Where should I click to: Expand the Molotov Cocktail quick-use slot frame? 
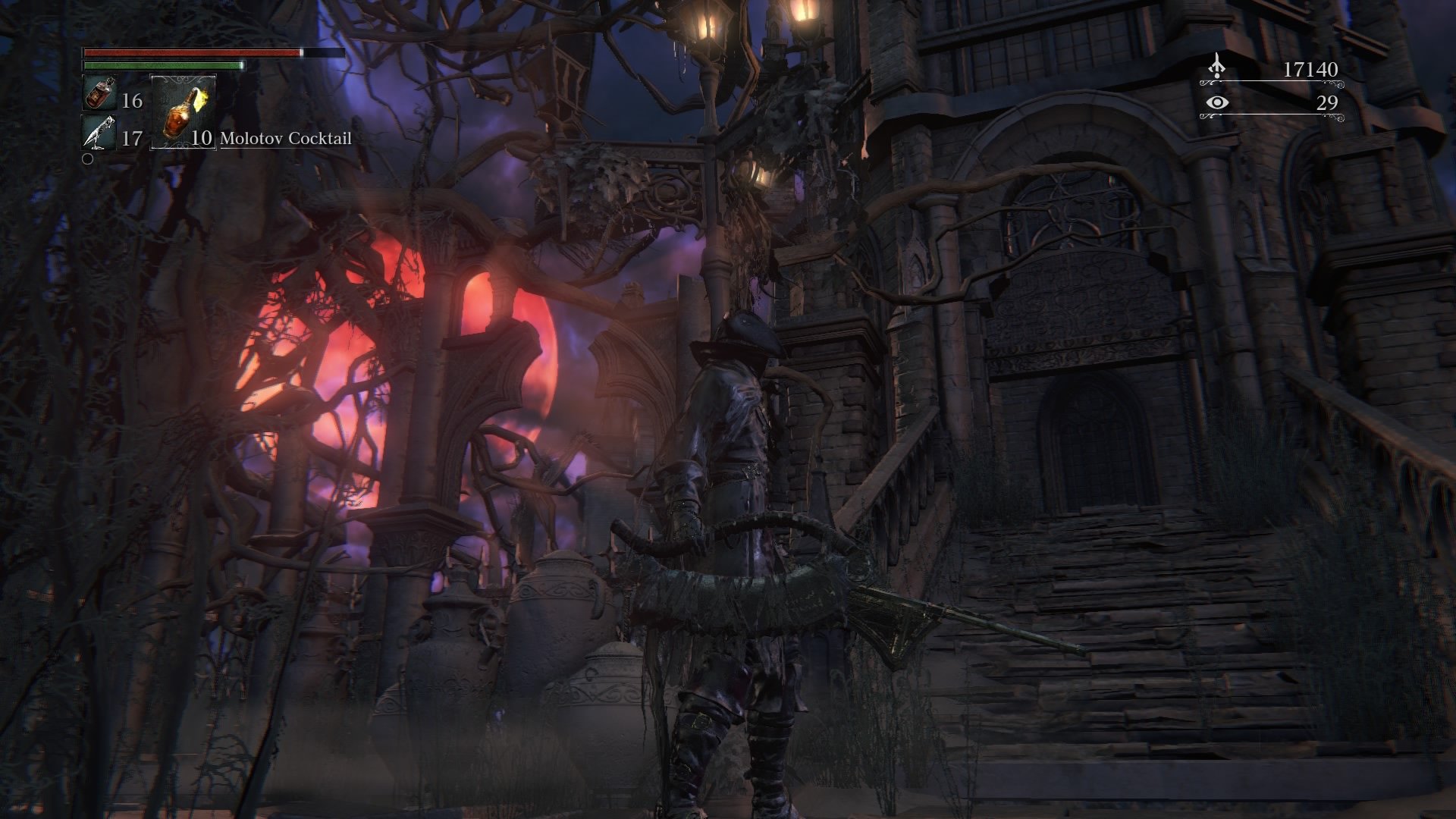click(184, 114)
